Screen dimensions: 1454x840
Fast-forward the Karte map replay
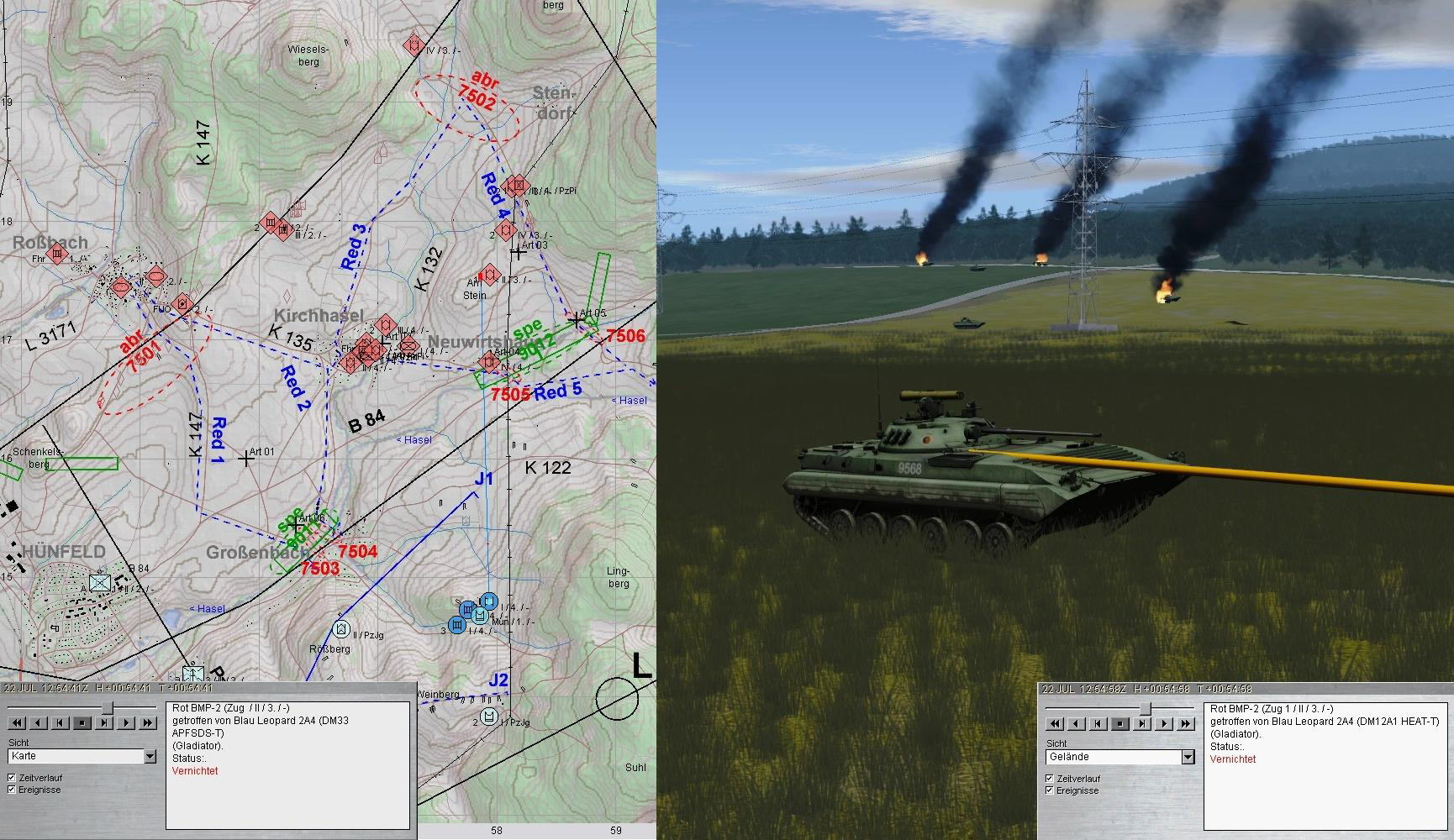click(x=148, y=722)
